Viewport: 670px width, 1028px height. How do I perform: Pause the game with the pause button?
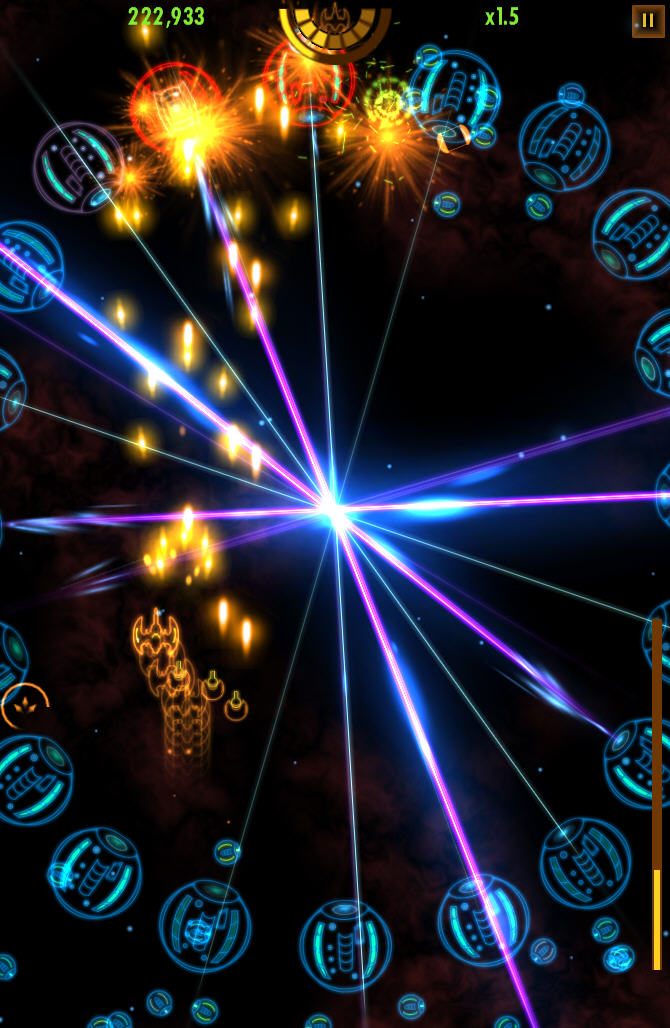[x=648, y=20]
